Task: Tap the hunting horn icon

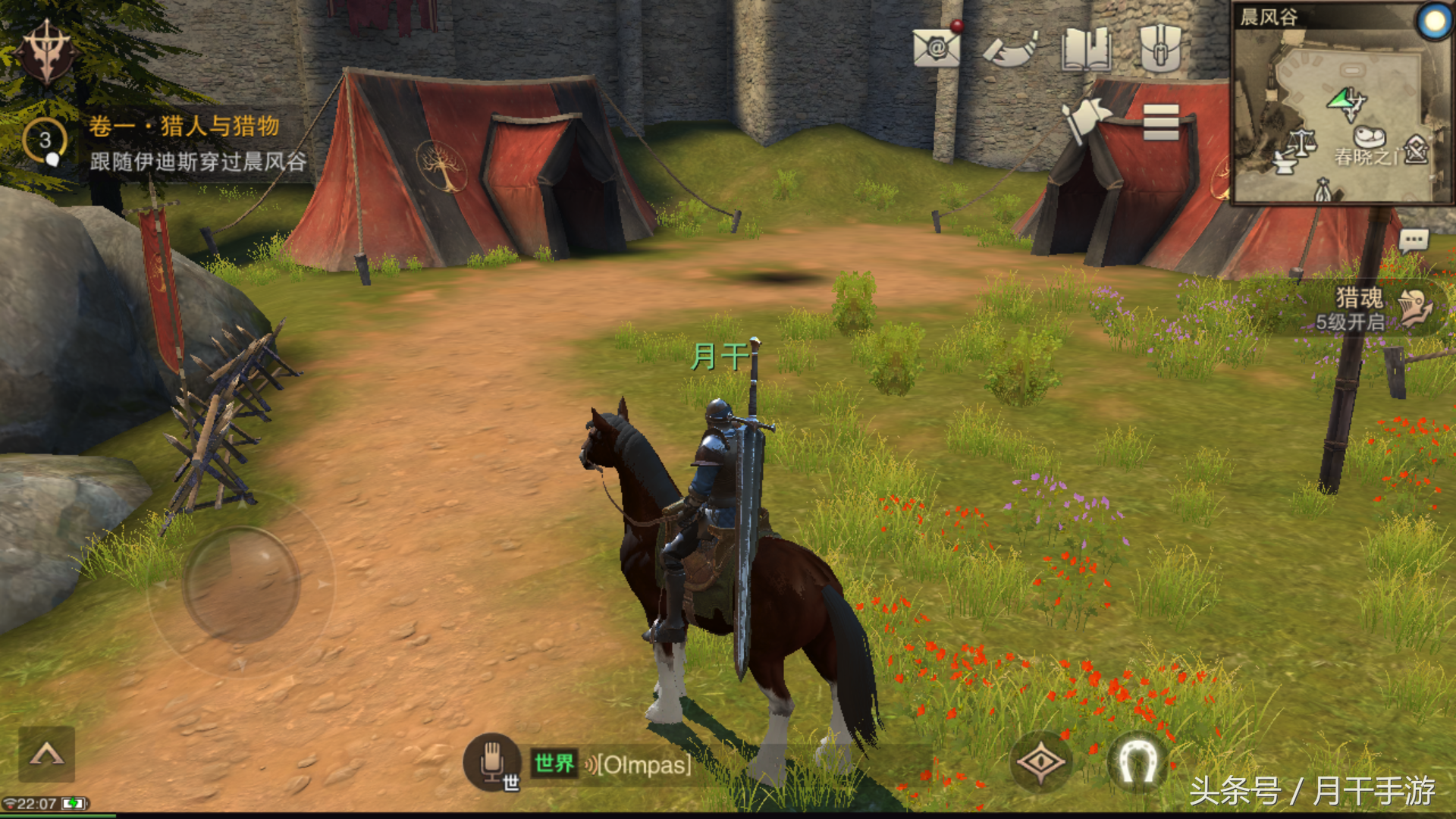Action: coord(1010,50)
